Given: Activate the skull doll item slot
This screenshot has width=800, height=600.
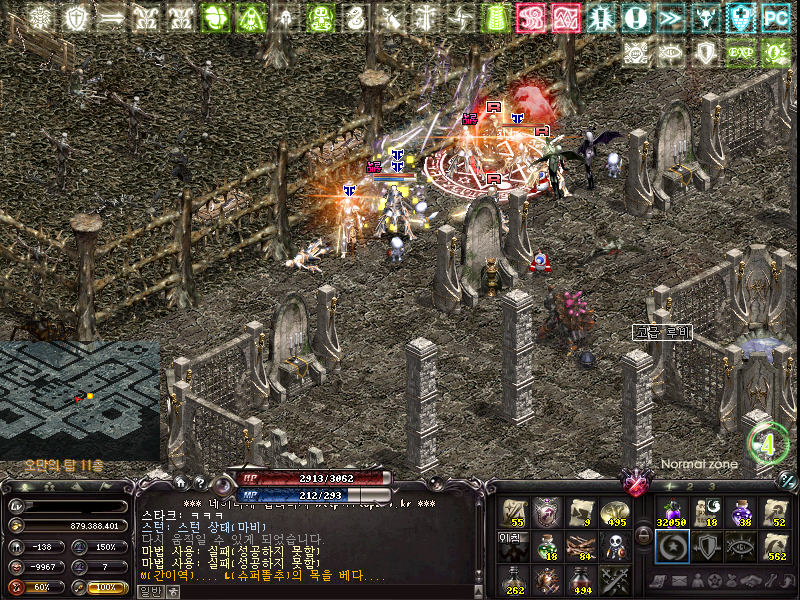Looking at the screenshot, I should (614, 546).
